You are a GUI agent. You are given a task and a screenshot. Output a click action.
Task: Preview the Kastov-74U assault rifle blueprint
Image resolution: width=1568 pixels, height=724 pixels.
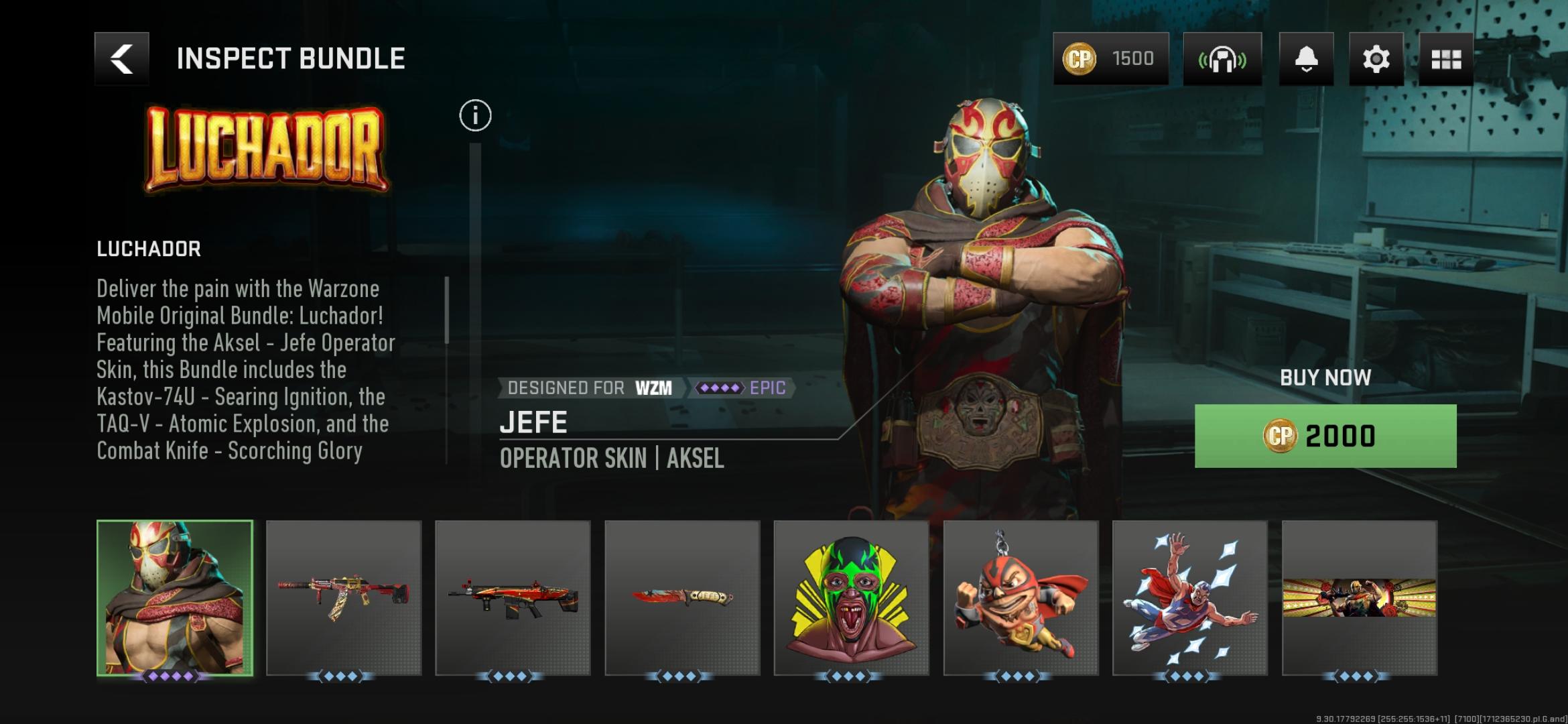pyautogui.click(x=344, y=597)
